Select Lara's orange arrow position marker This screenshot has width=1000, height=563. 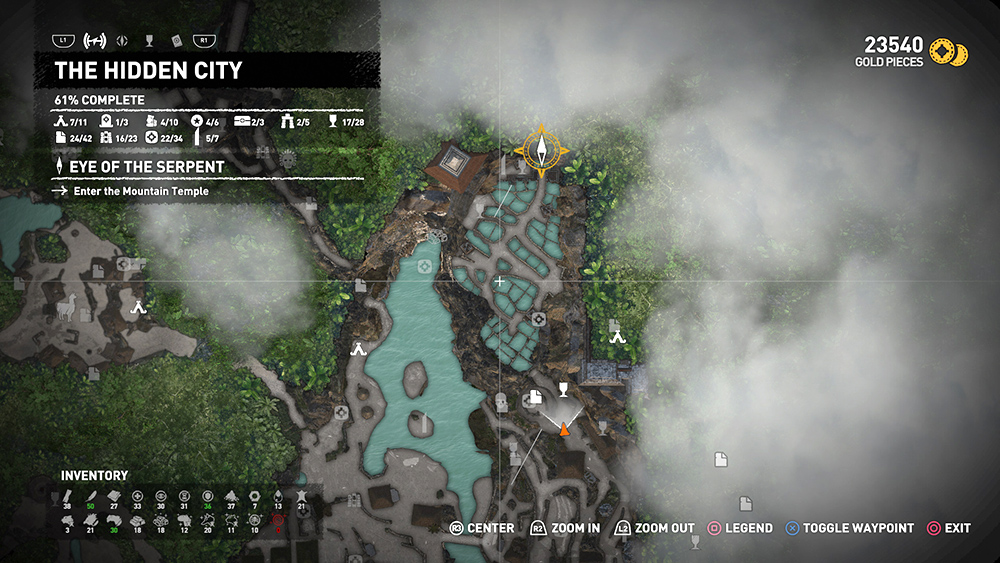[x=564, y=429]
